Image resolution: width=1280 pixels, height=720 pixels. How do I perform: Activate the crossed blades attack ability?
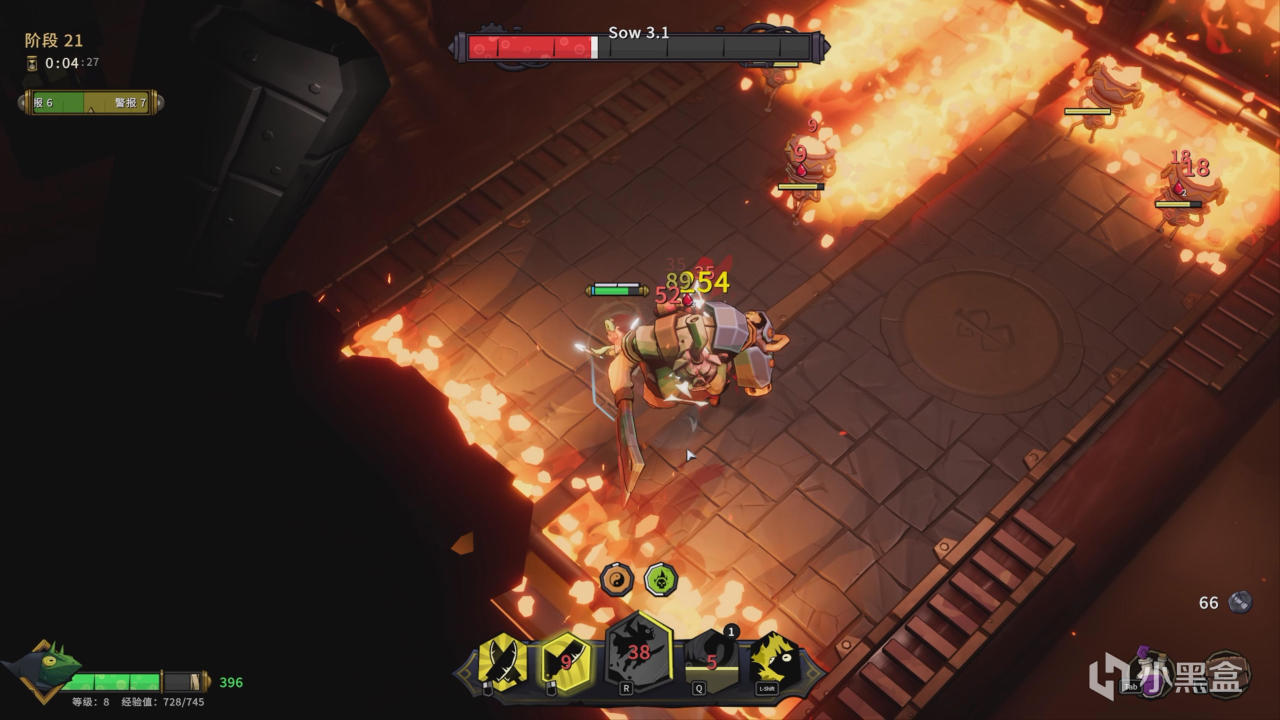[501, 662]
